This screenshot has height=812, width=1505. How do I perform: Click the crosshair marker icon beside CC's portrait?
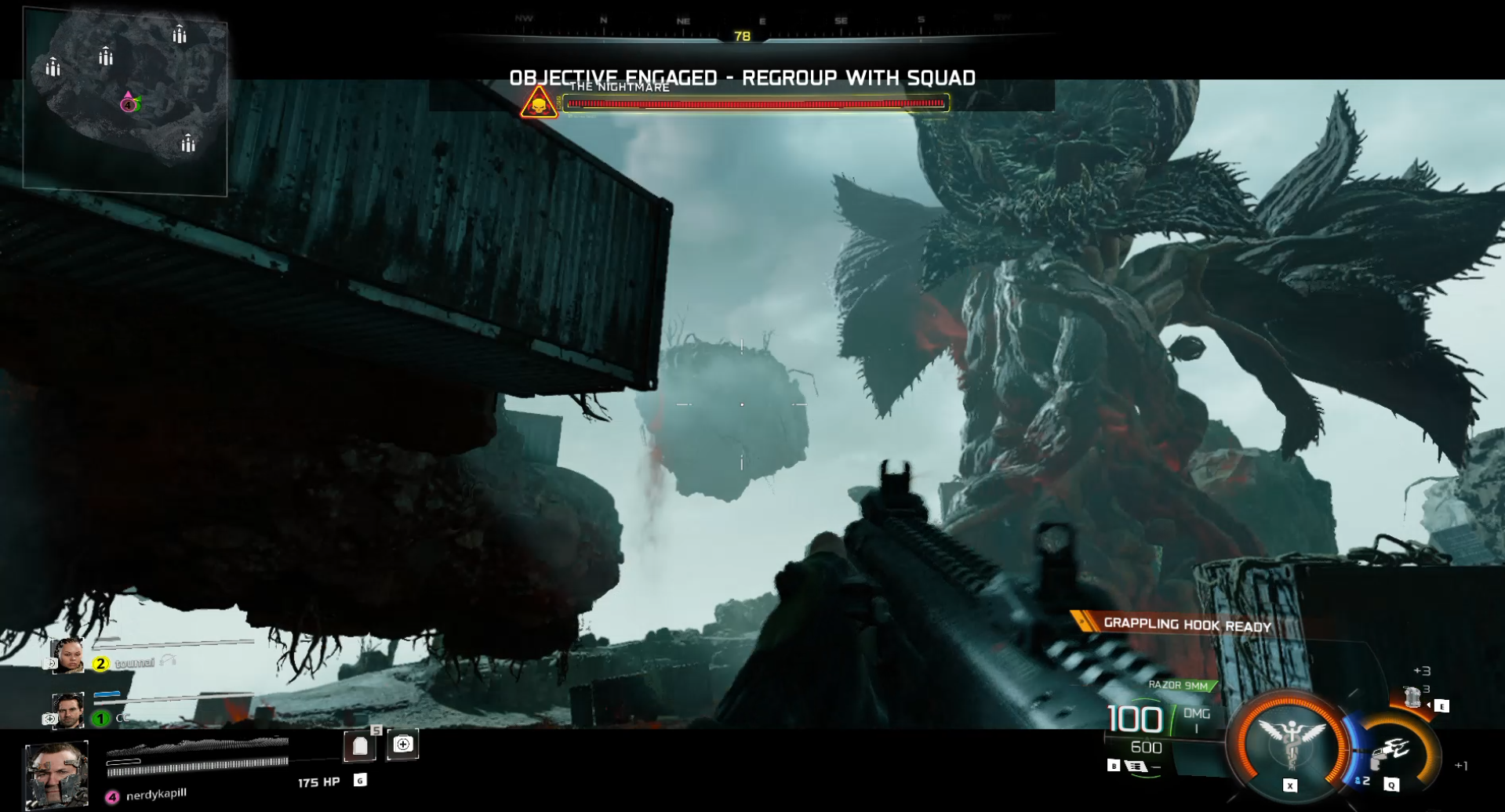tap(49, 720)
